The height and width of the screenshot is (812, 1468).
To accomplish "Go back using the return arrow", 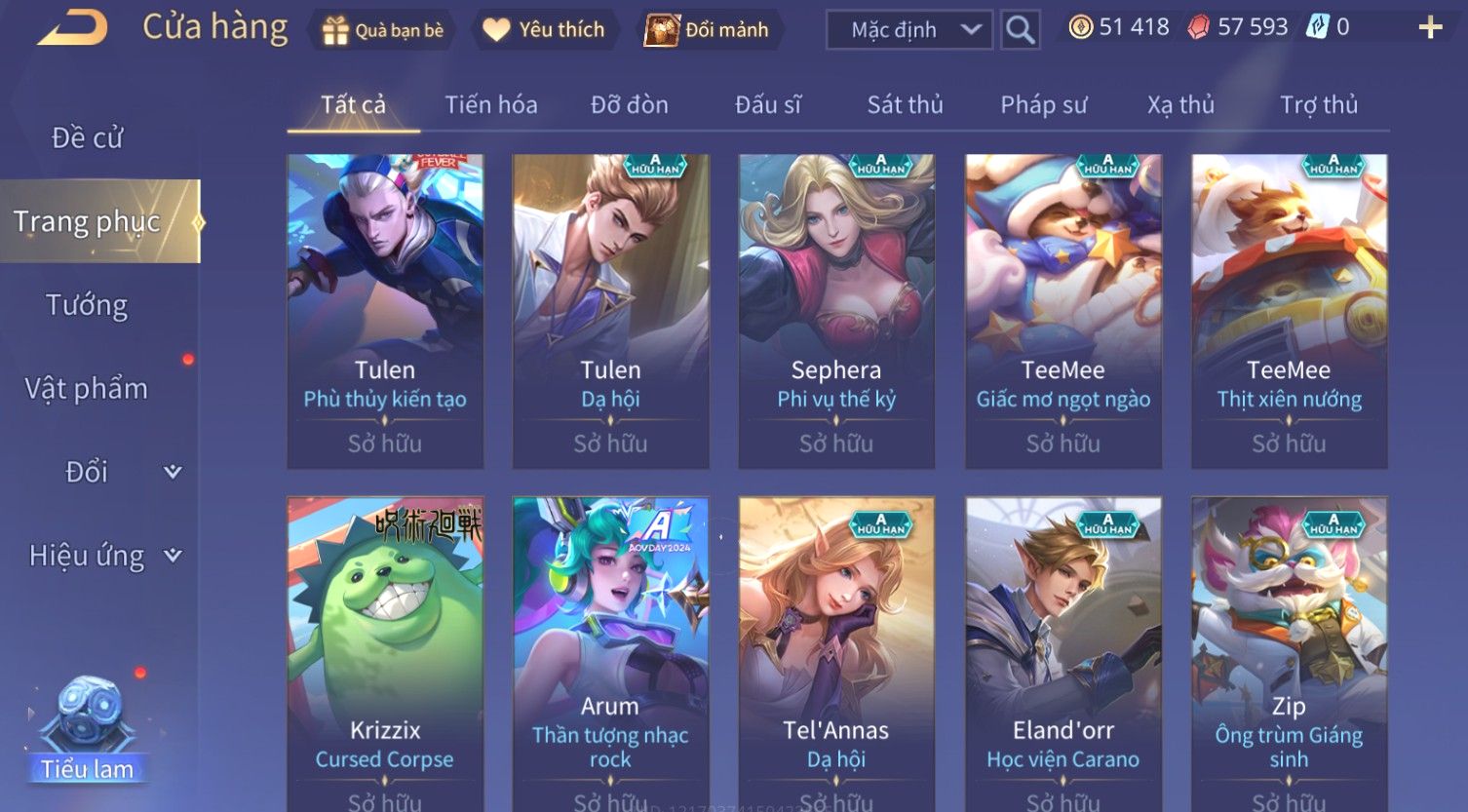I will pos(72,28).
